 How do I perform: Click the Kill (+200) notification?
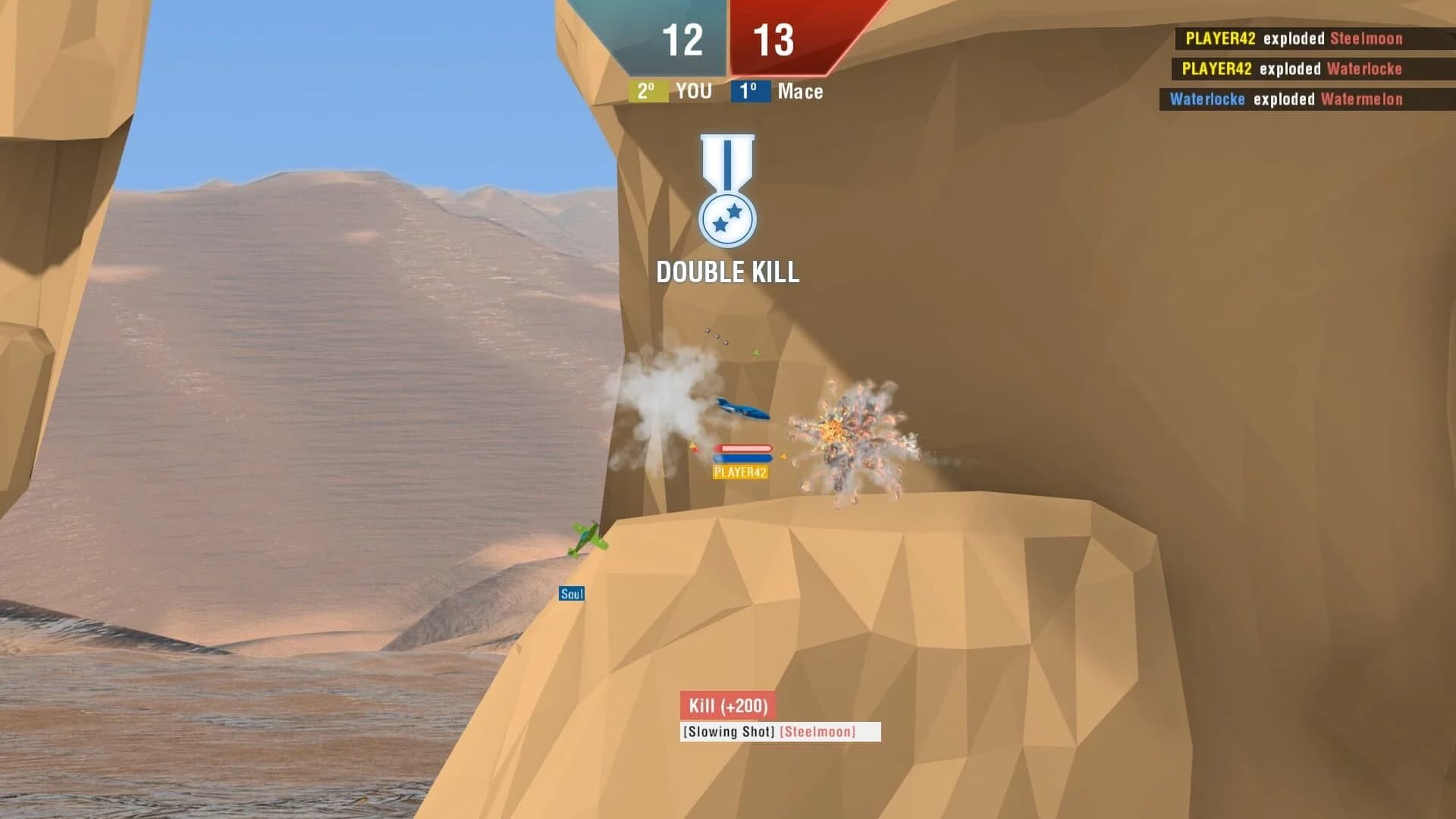(728, 704)
